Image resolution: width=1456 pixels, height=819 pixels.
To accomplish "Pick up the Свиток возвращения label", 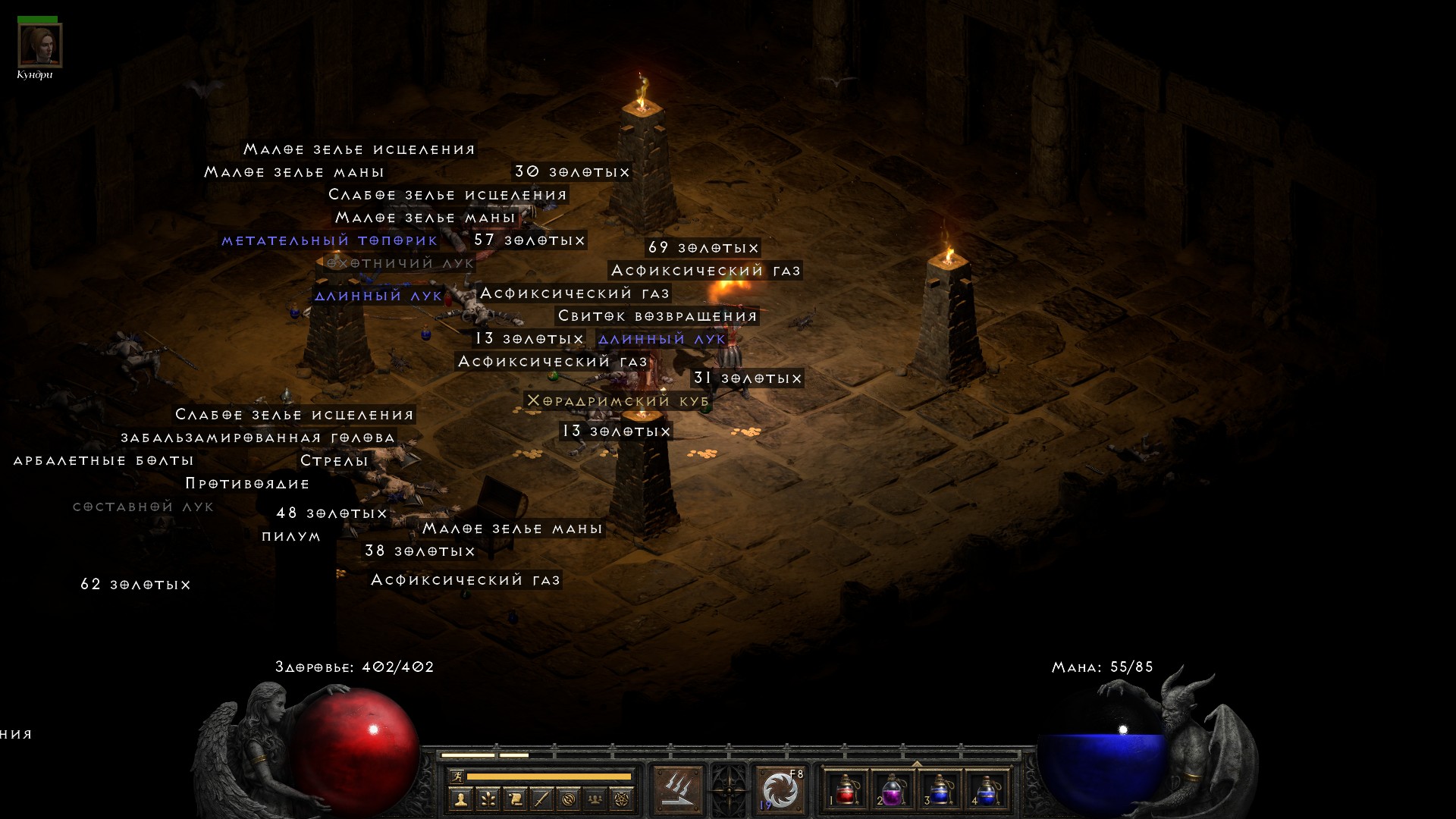I will (657, 315).
